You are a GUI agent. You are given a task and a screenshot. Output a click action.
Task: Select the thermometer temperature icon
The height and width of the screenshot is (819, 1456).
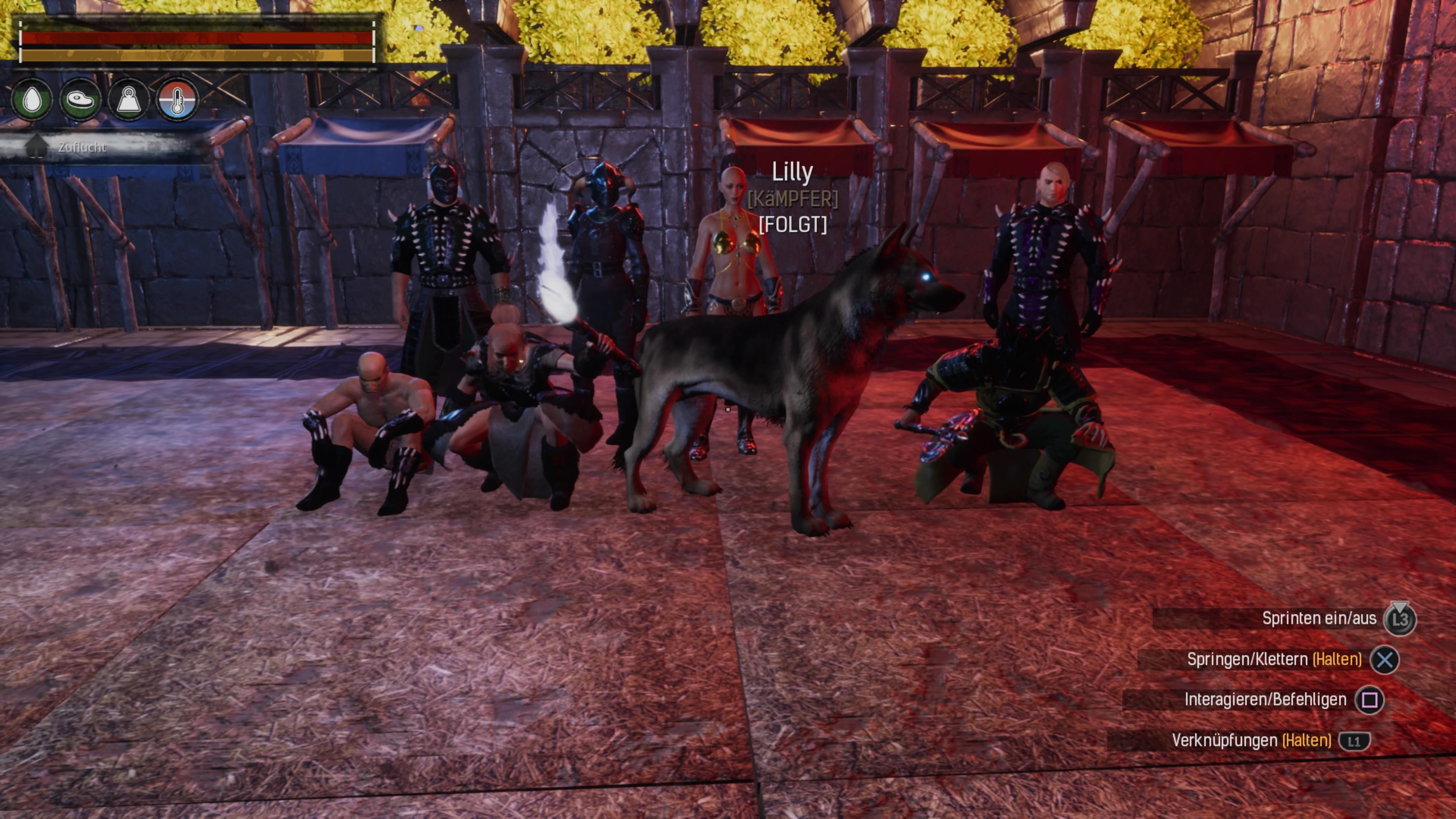tap(177, 100)
